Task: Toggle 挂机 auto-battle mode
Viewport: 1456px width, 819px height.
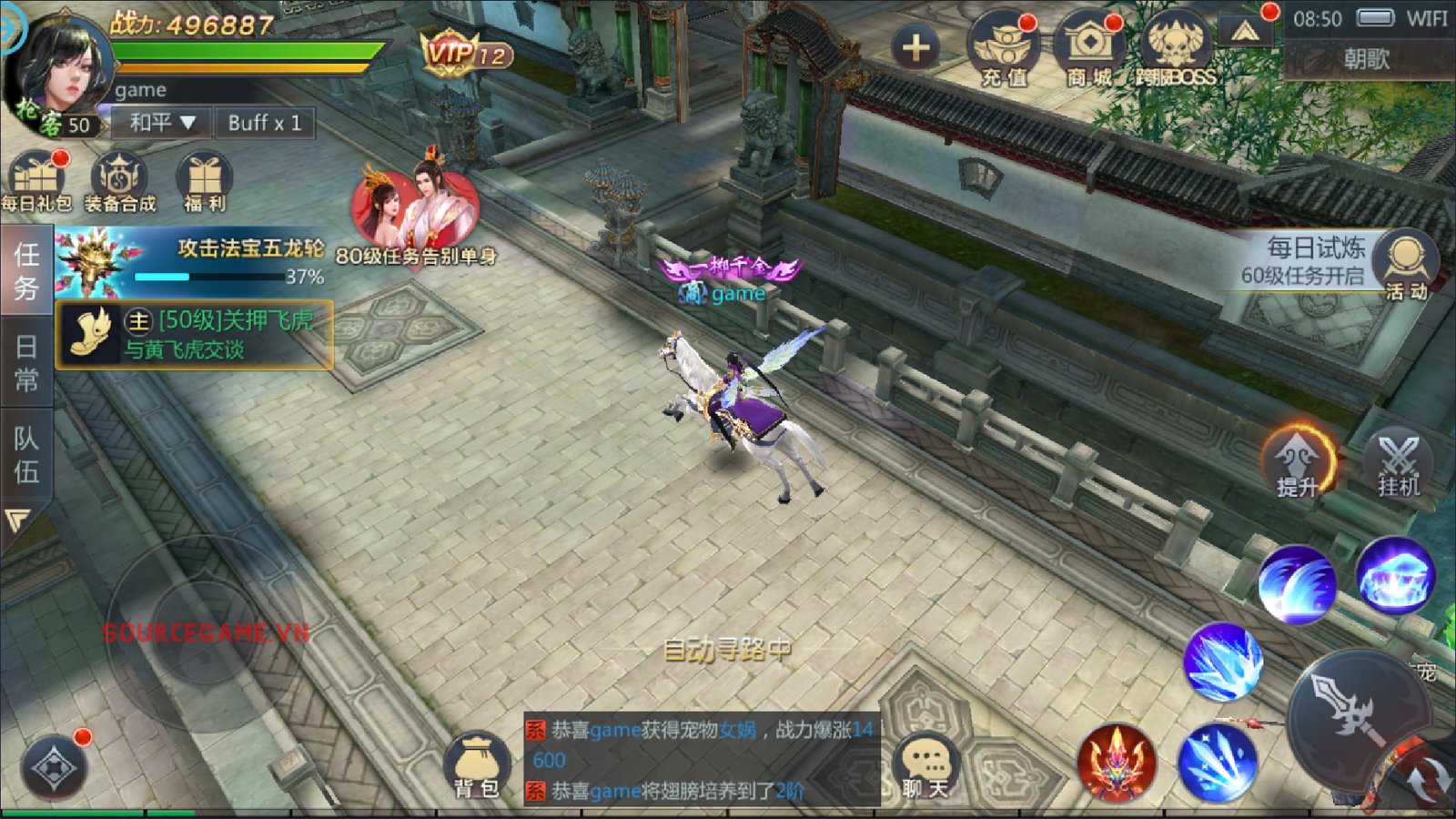Action: [x=1398, y=462]
